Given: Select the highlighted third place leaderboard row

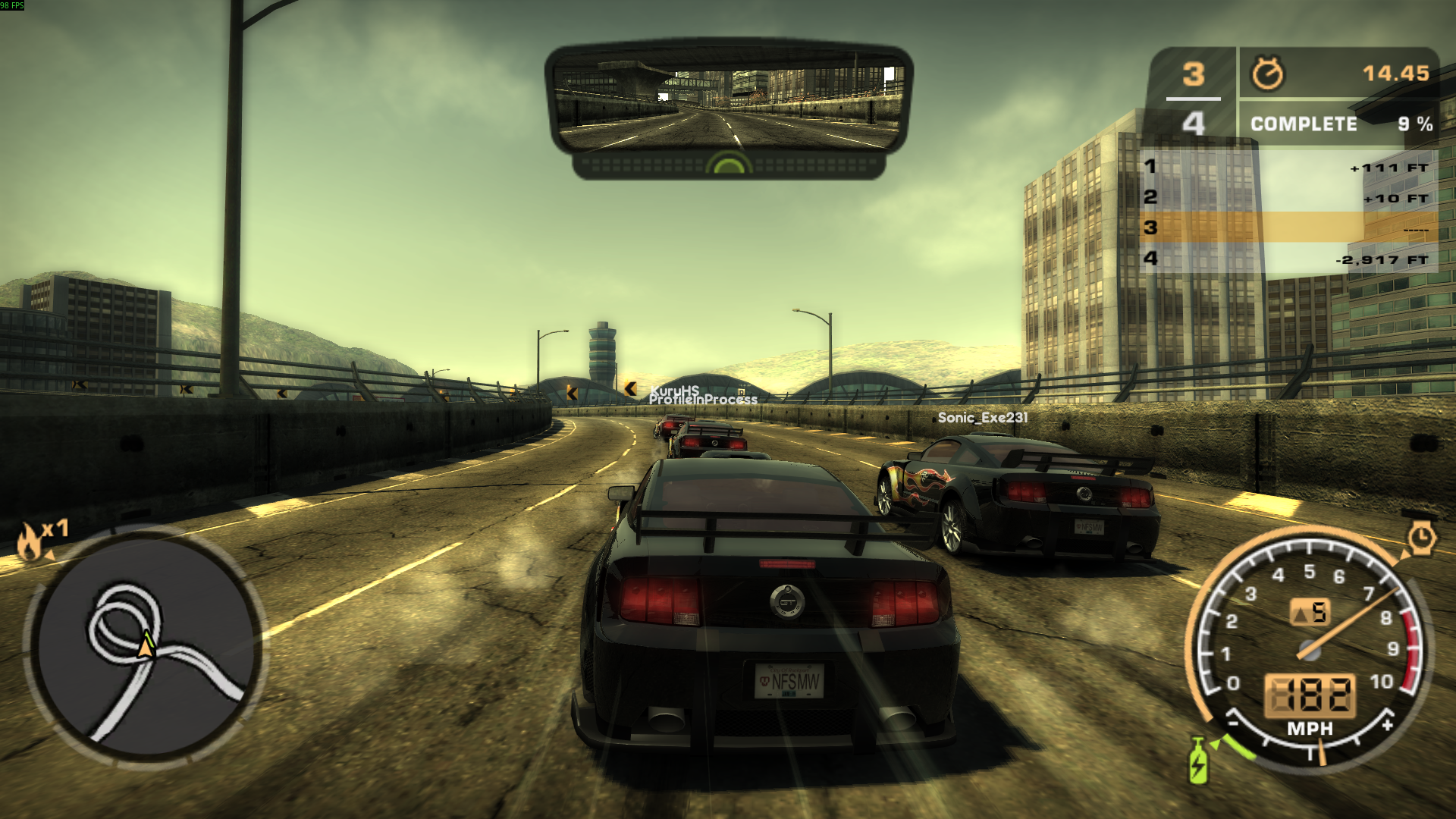Looking at the screenshot, I should (1288, 227).
